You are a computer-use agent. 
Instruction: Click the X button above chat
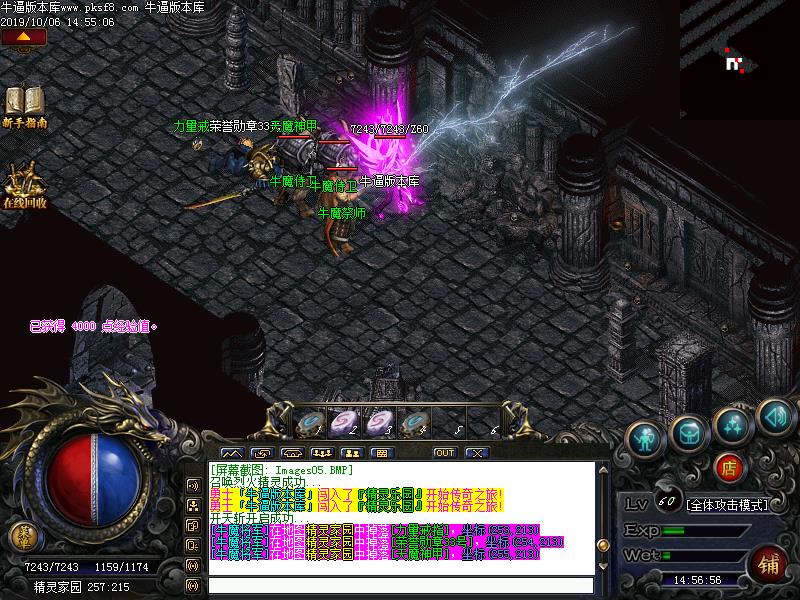click(x=476, y=453)
